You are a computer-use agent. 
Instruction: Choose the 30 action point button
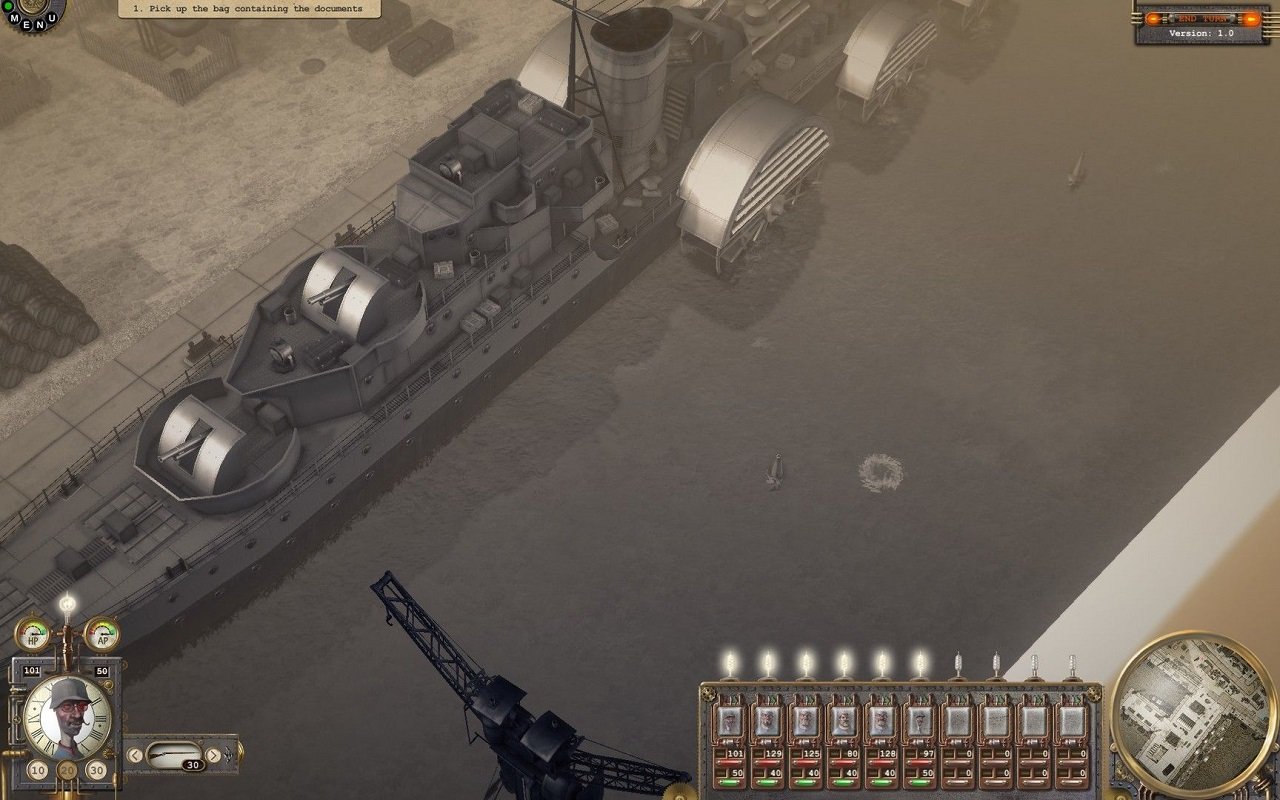click(96, 770)
